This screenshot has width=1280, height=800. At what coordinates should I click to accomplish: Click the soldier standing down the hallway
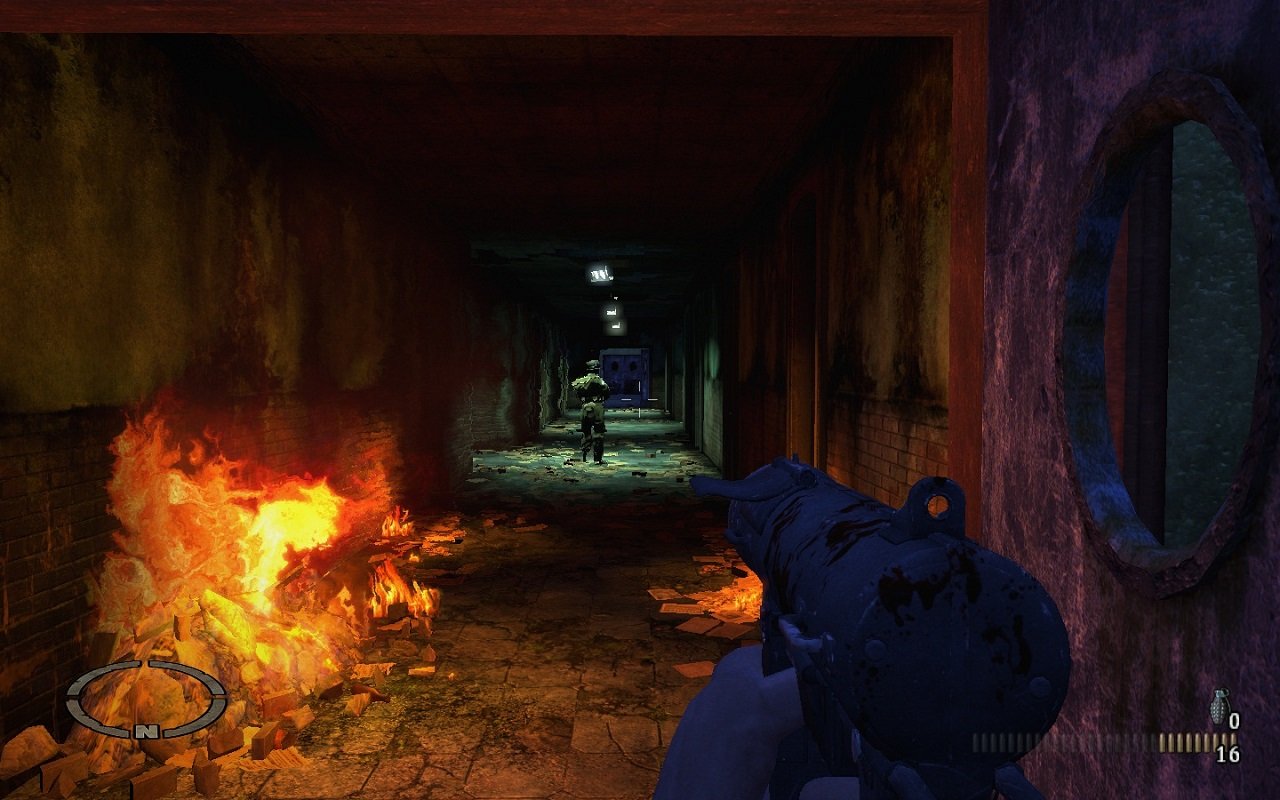[x=591, y=410]
